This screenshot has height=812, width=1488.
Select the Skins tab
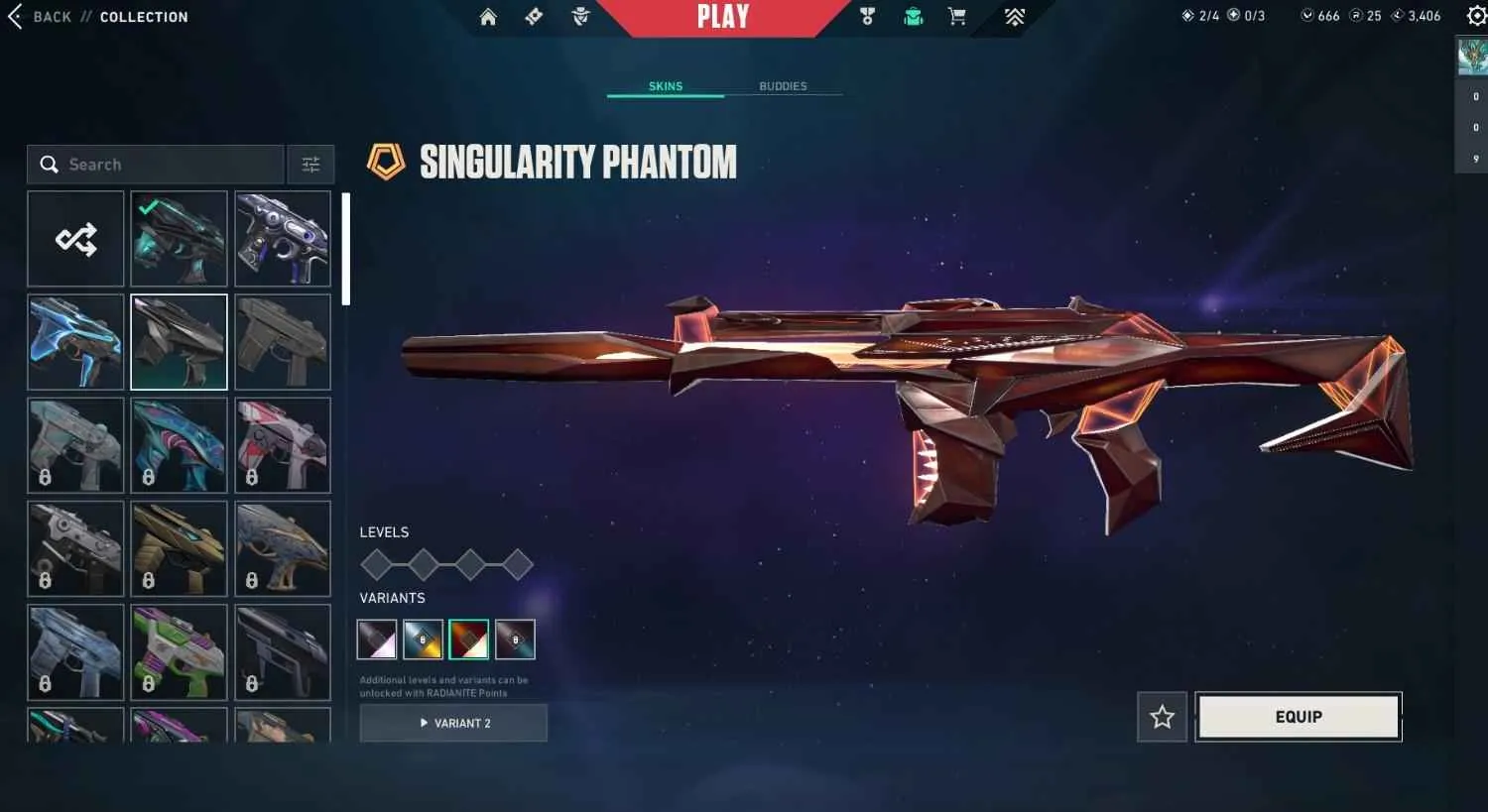click(665, 86)
